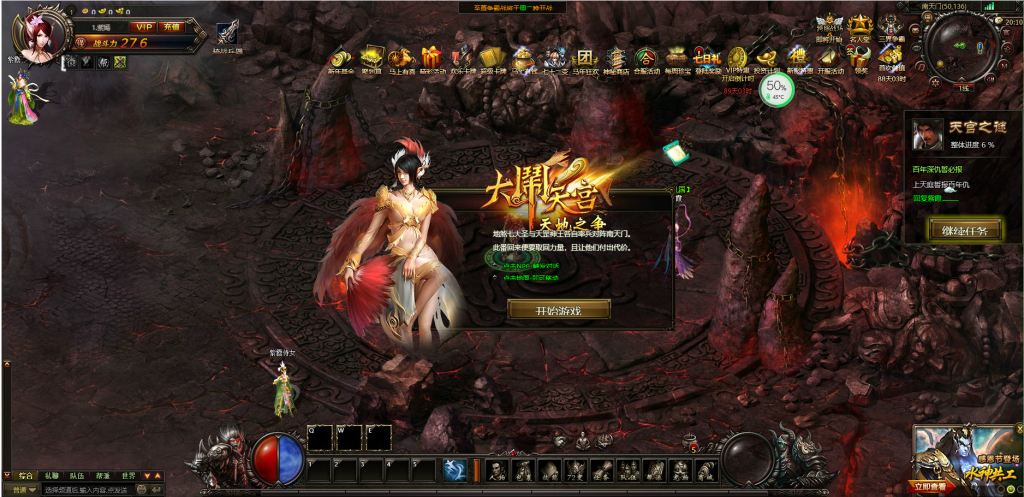
Task: Click the 开始游戏 start game button
Action: (x=558, y=310)
